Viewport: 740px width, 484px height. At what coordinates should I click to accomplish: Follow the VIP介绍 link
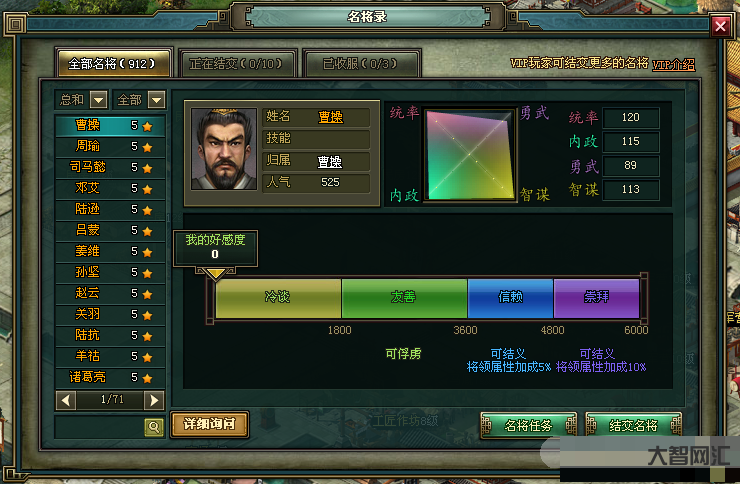[673, 64]
